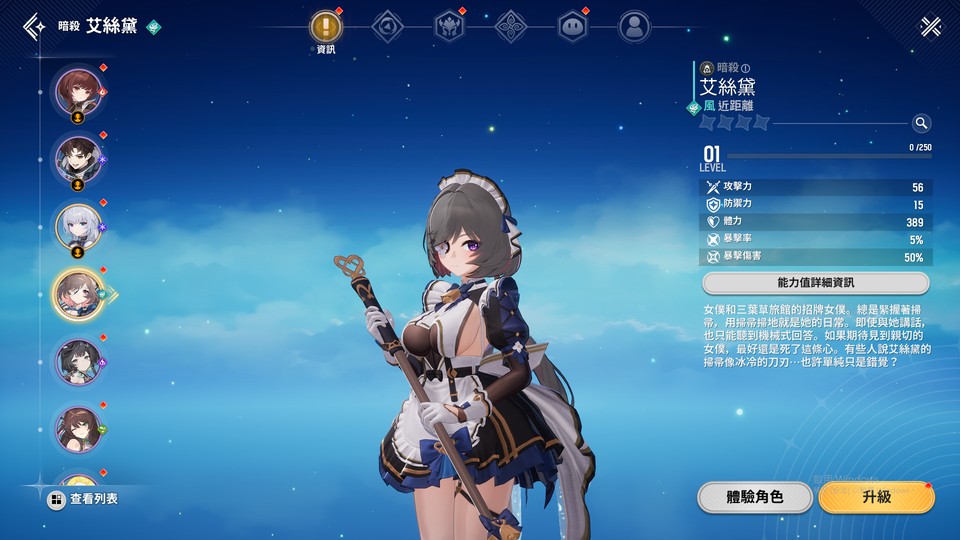Open the four-petal flower tab

tap(511, 27)
